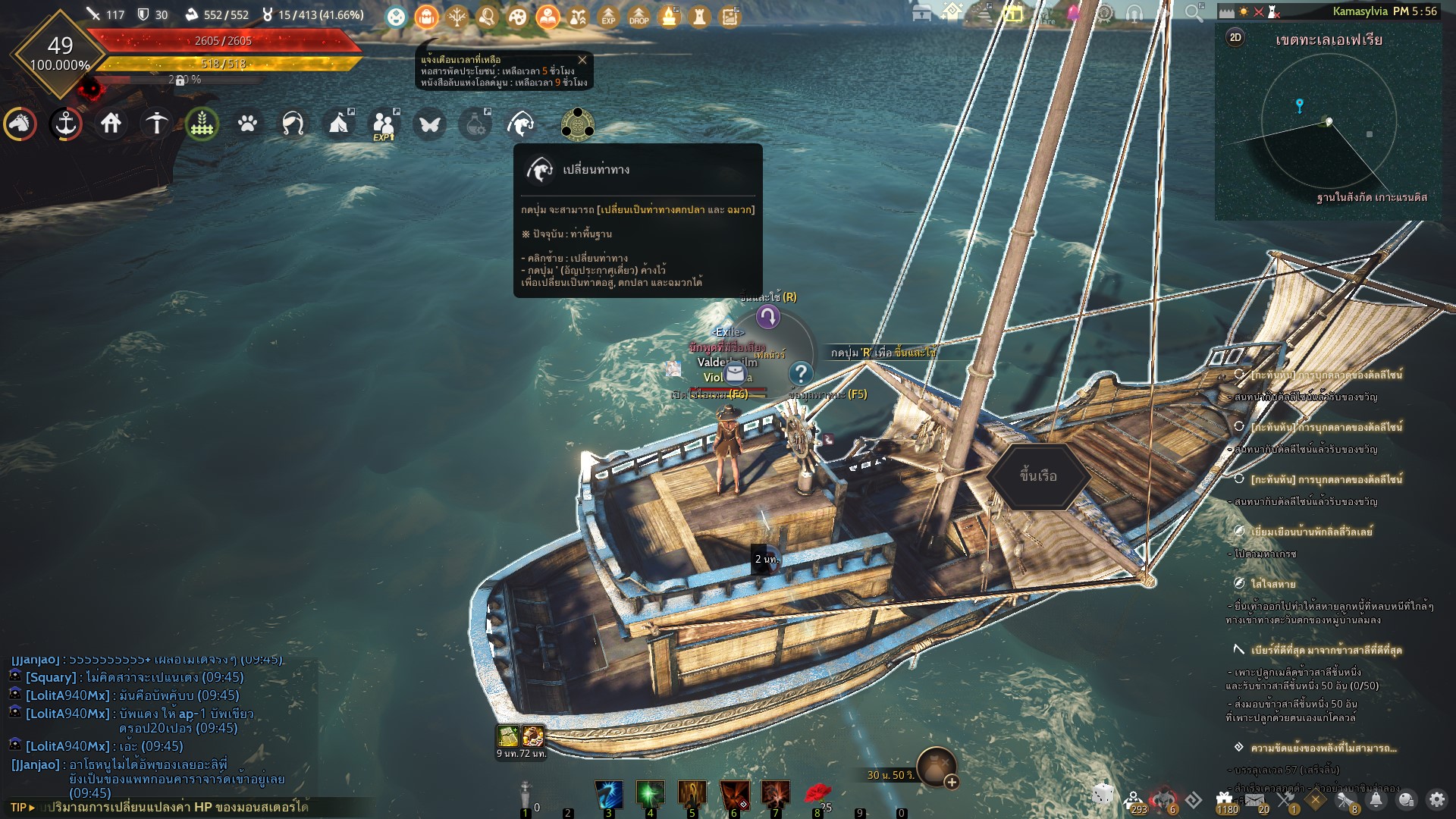The image size is (1456, 819).
Task: Click the magnifying glass search icon
Action: 1194,12
